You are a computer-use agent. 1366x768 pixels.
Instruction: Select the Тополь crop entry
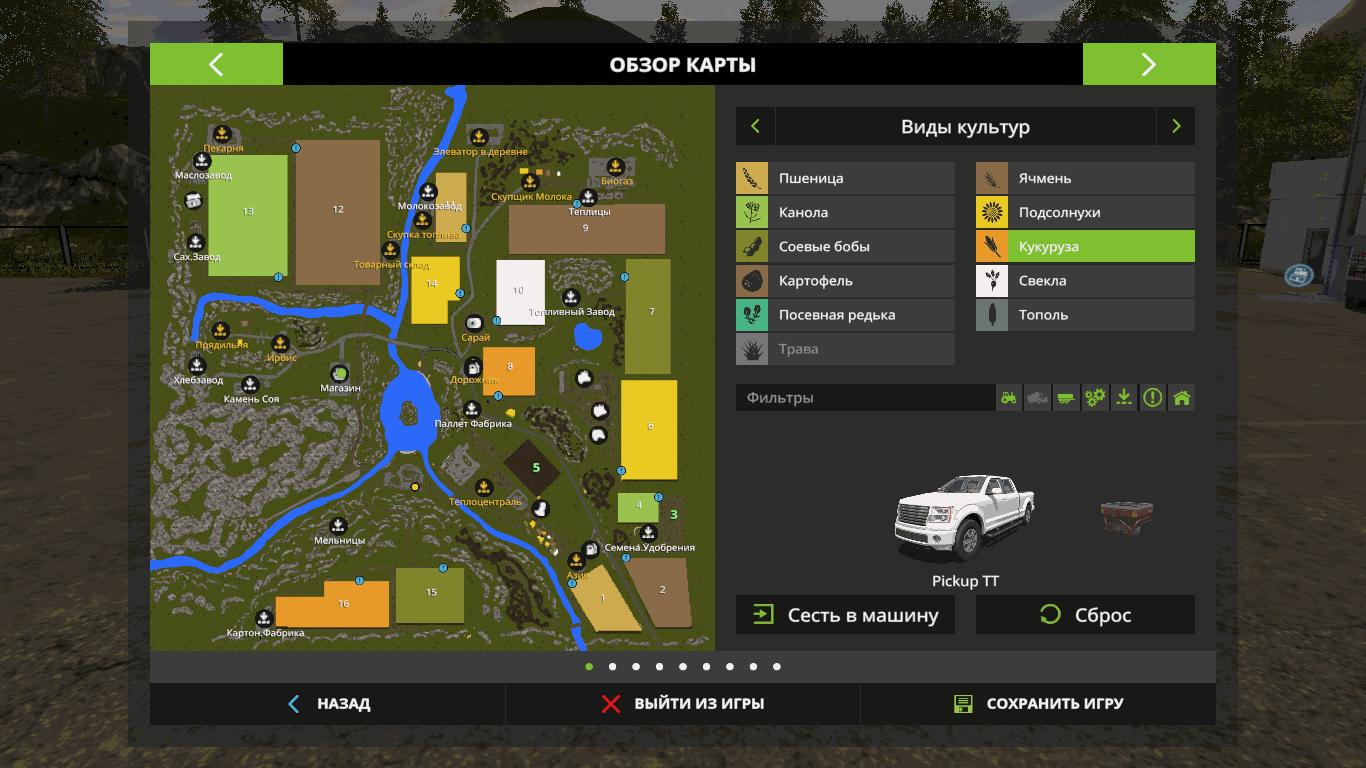[x=1085, y=315]
